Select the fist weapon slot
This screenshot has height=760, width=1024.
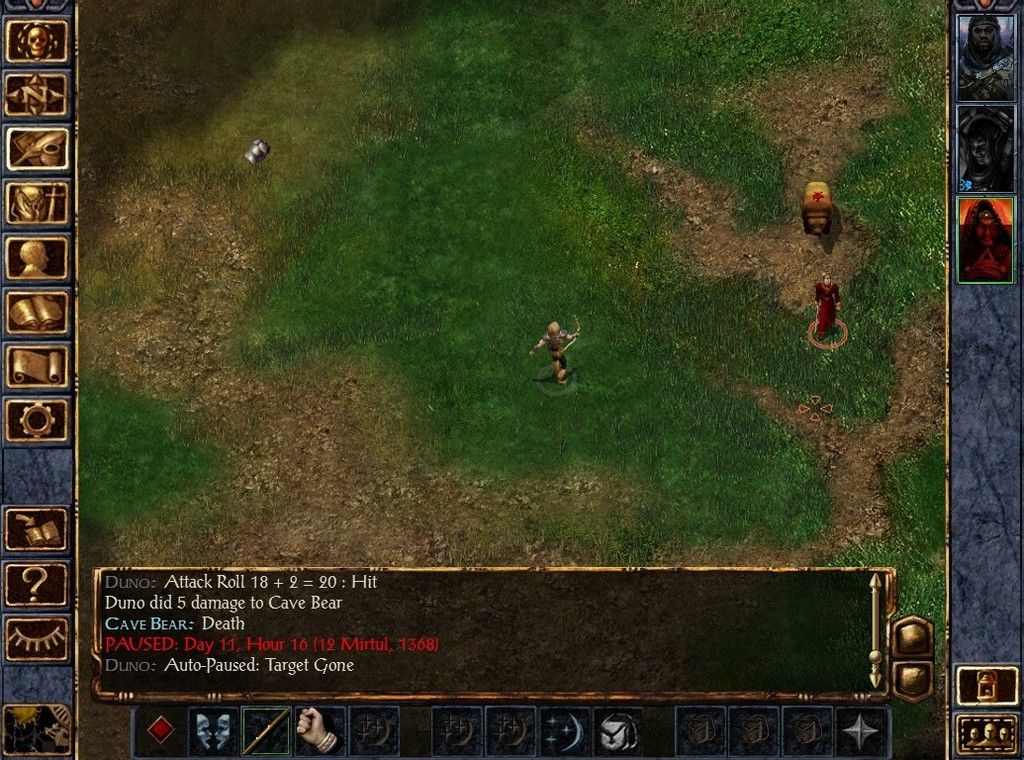(320, 731)
